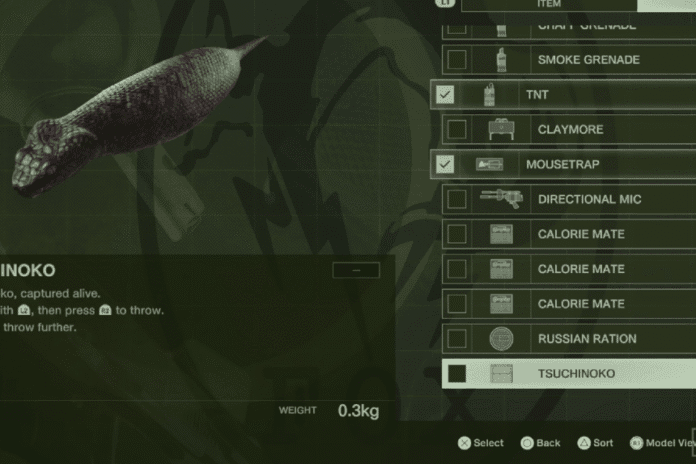The height and width of the screenshot is (464, 696).
Task: Toggle the Smoke Grenade checkbox
Action: coord(457,60)
